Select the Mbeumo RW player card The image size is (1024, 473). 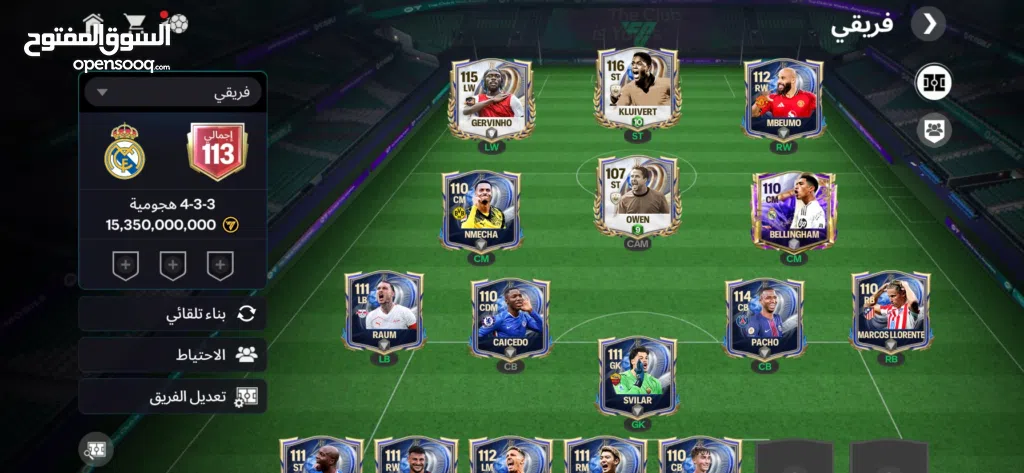point(784,98)
